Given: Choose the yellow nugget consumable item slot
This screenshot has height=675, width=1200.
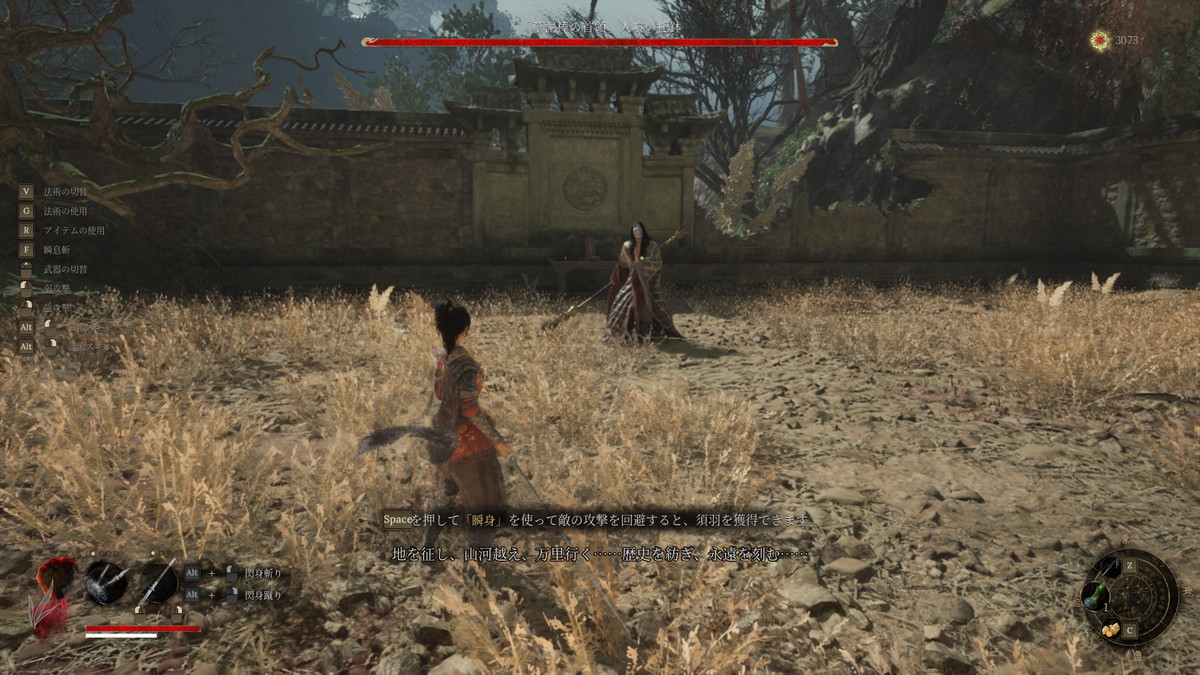Looking at the screenshot, I should pos(1110,629).
